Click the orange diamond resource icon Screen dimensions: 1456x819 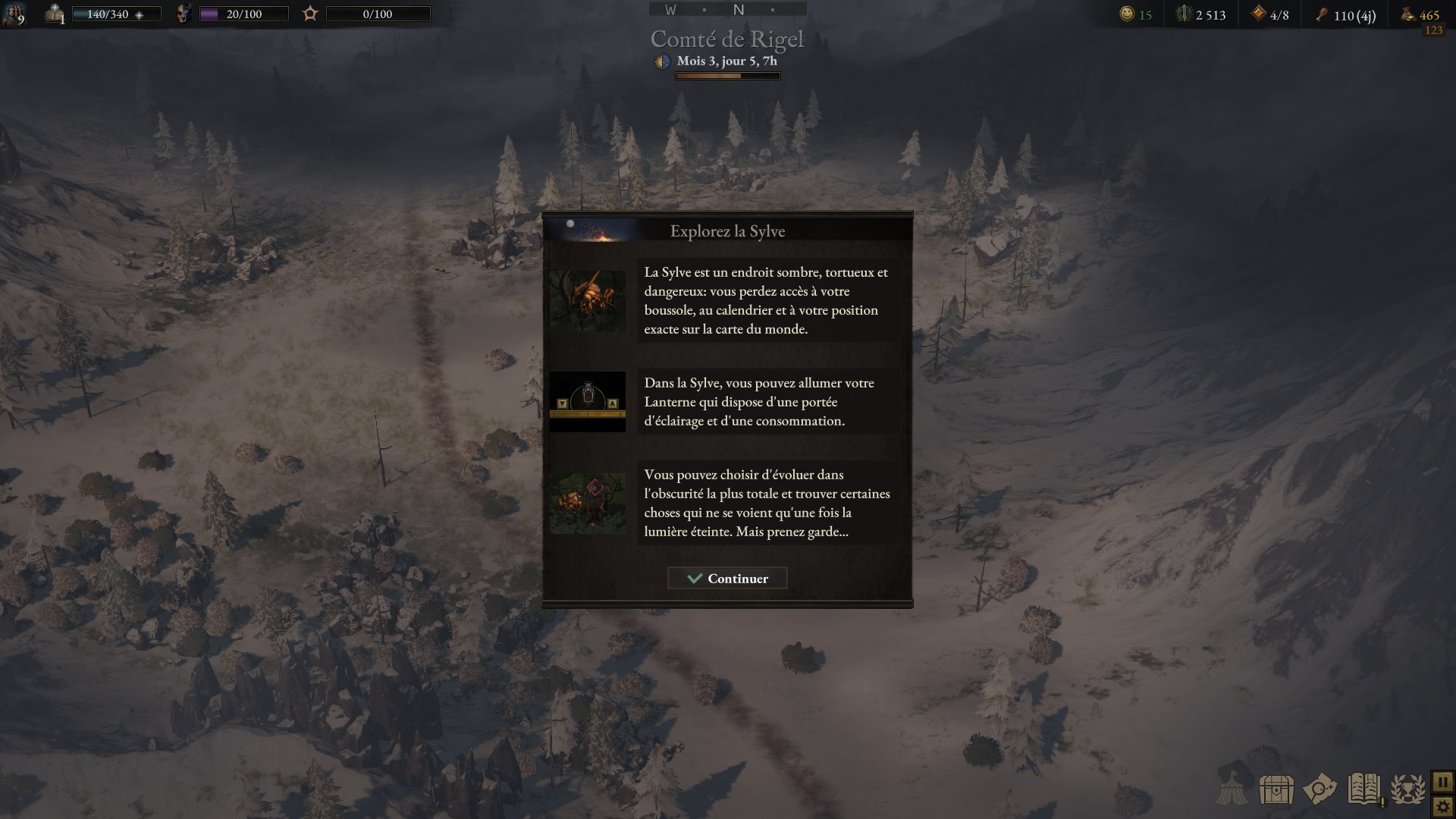pyautogui.click(x=1258, y=14)
